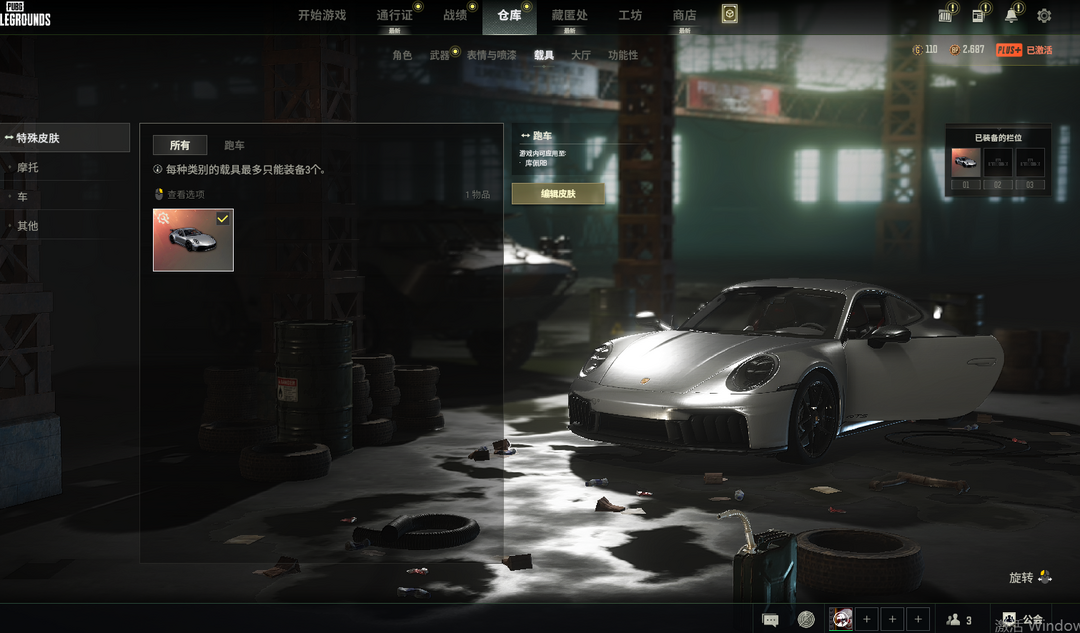This screenshot has height=633, width=1080.
Task: Go to the 通行证 pass page
Action: pyautogui.click(x=394, y=15)
